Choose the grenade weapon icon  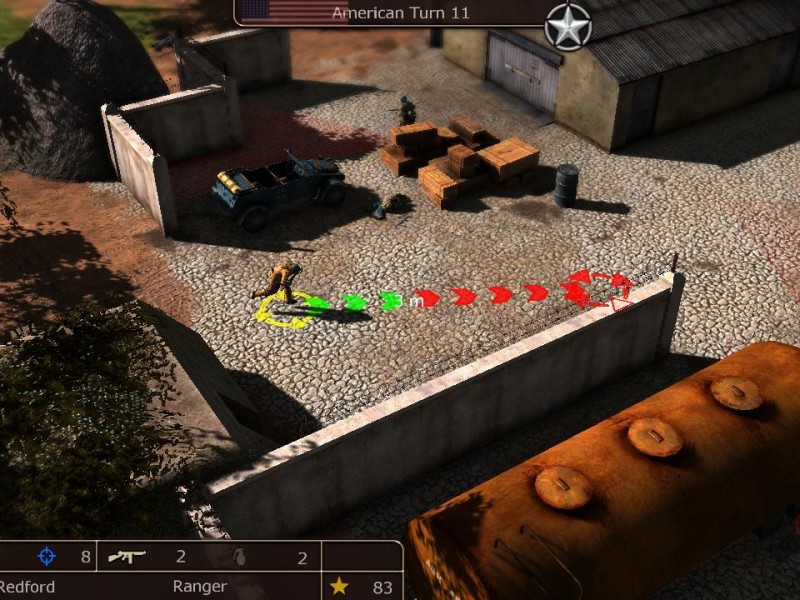[239, 556]
